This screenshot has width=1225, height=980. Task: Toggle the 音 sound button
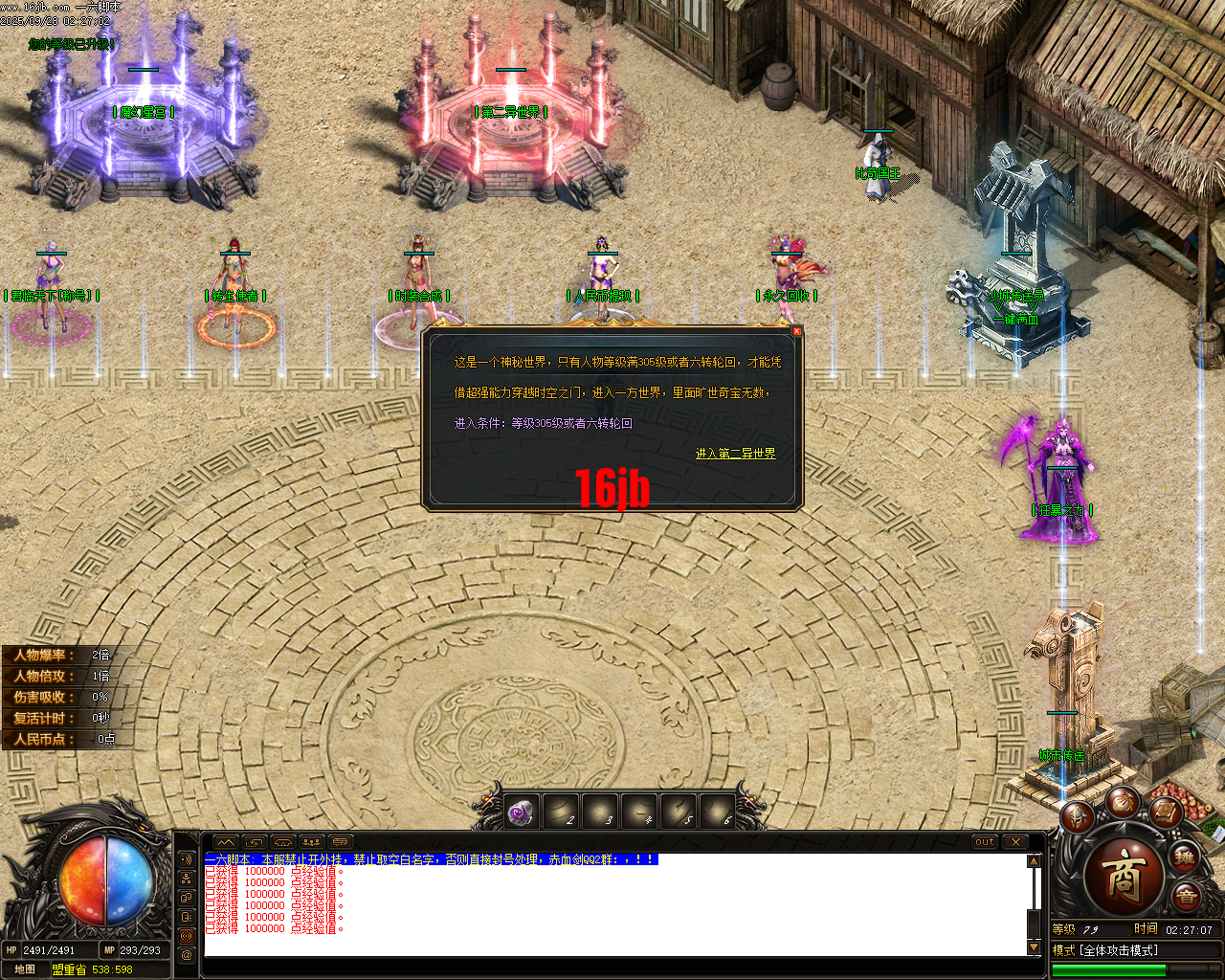tap(1187, 896)
